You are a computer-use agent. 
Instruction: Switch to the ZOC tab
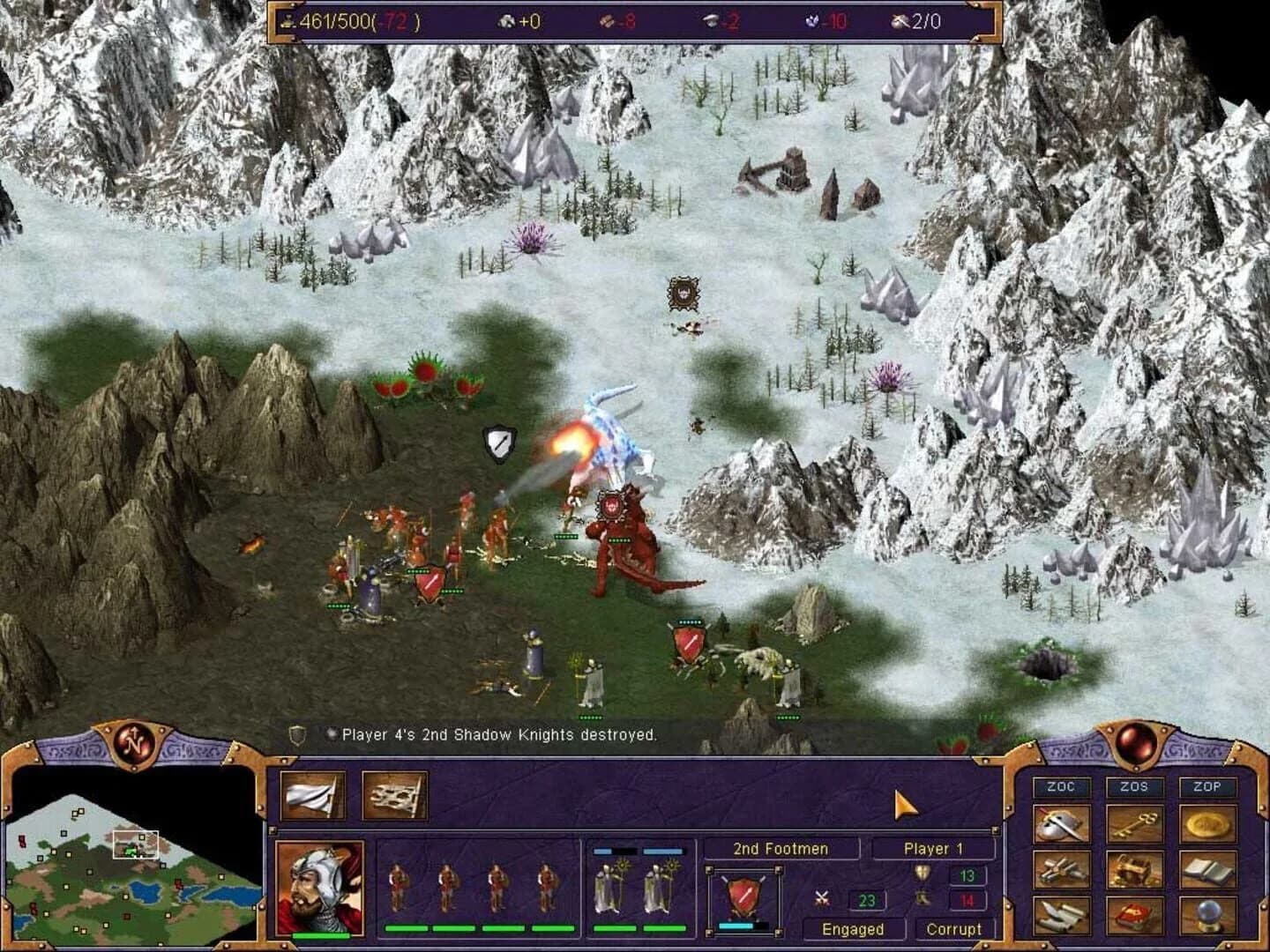tap(1063, 786)
